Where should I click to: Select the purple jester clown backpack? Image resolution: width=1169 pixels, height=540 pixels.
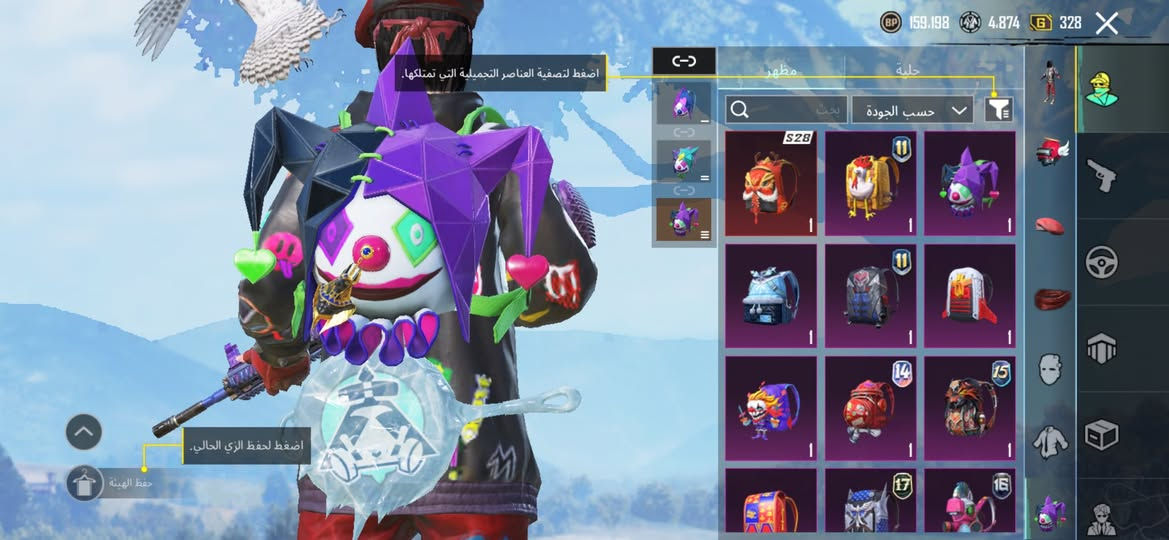(x=969, y=184)
